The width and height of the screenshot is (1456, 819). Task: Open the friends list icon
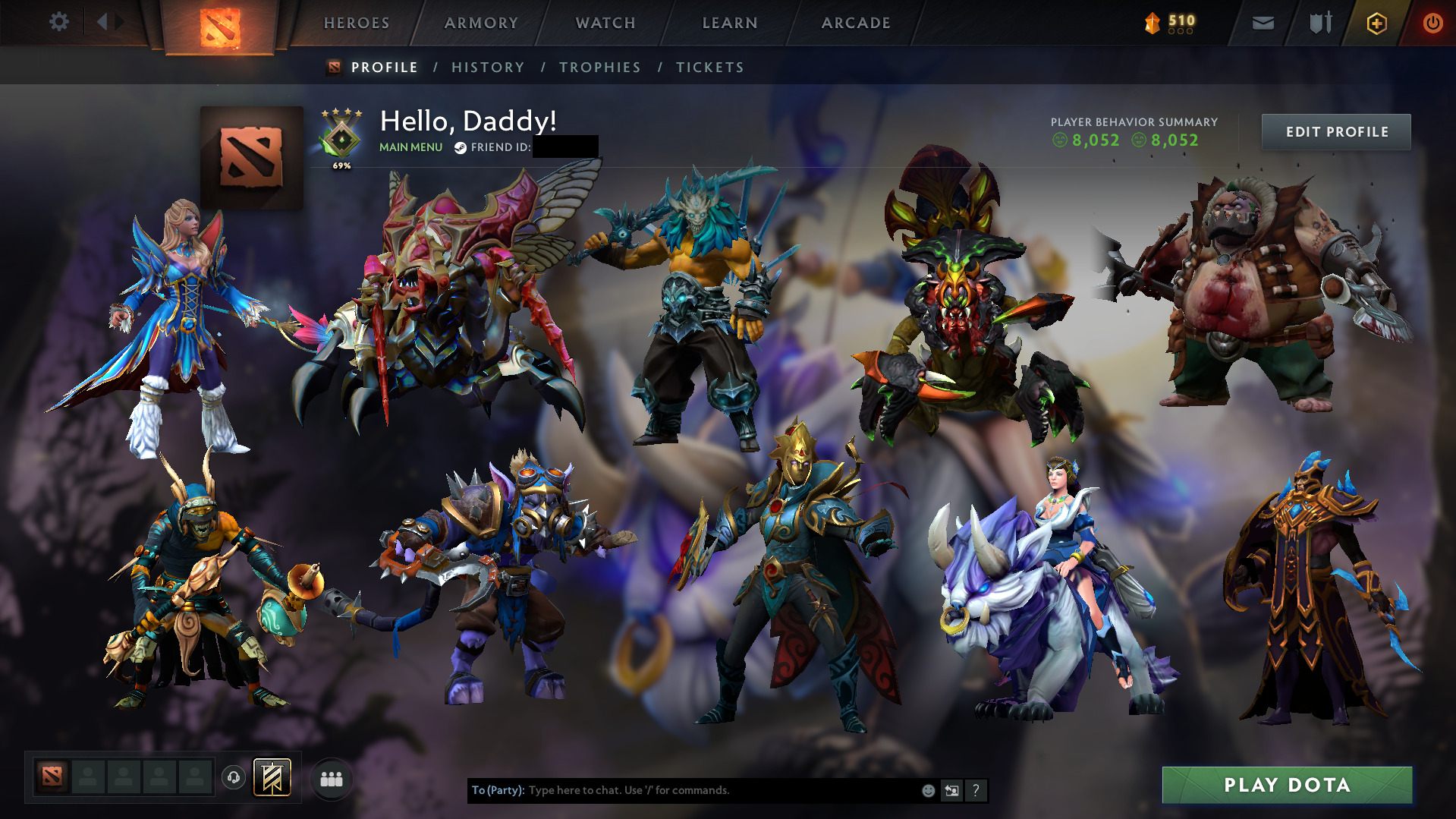click(x=332, y=779)
